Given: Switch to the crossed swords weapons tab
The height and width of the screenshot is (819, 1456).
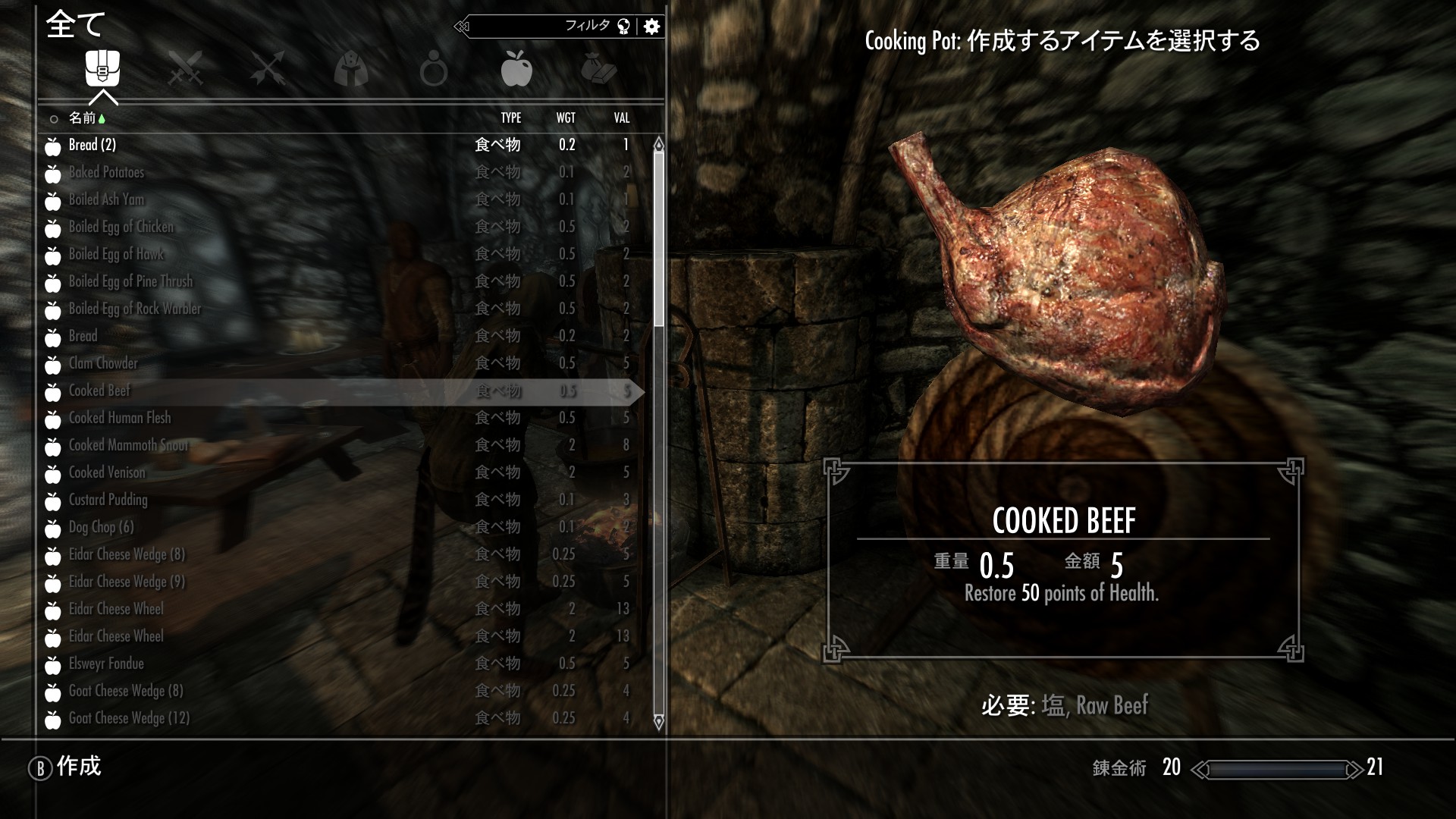Looking at the screenshot, I should (x=185, y=68).
